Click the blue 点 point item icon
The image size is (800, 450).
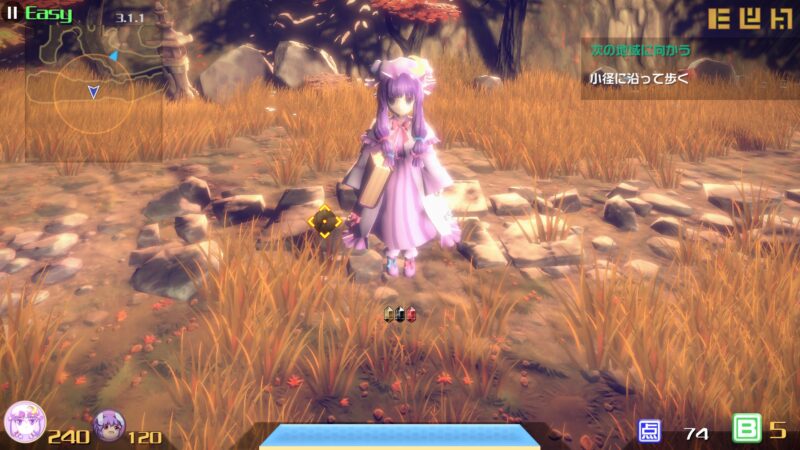pos(650,431)
